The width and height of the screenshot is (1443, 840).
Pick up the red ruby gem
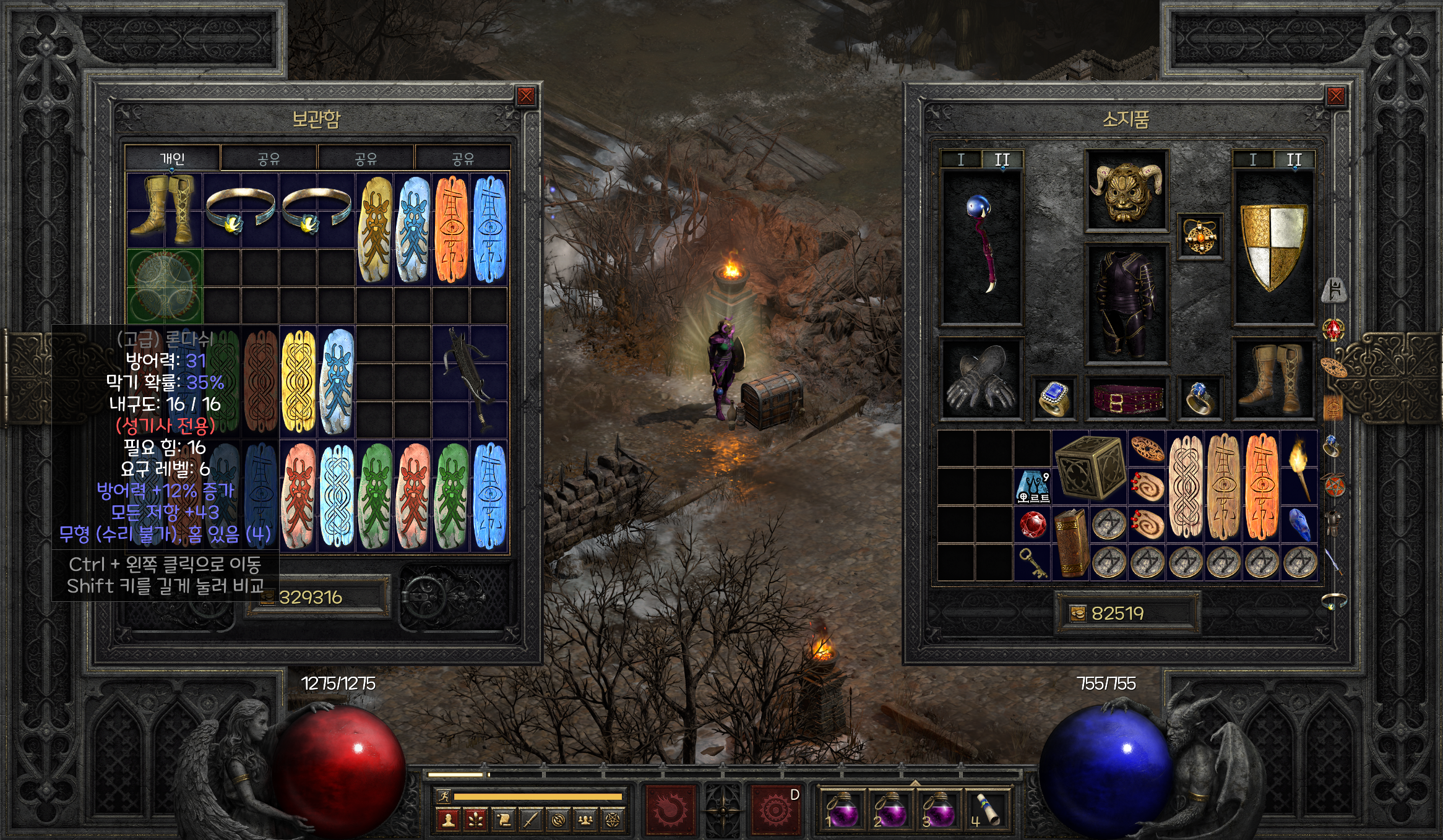[x=1032, y=525]
